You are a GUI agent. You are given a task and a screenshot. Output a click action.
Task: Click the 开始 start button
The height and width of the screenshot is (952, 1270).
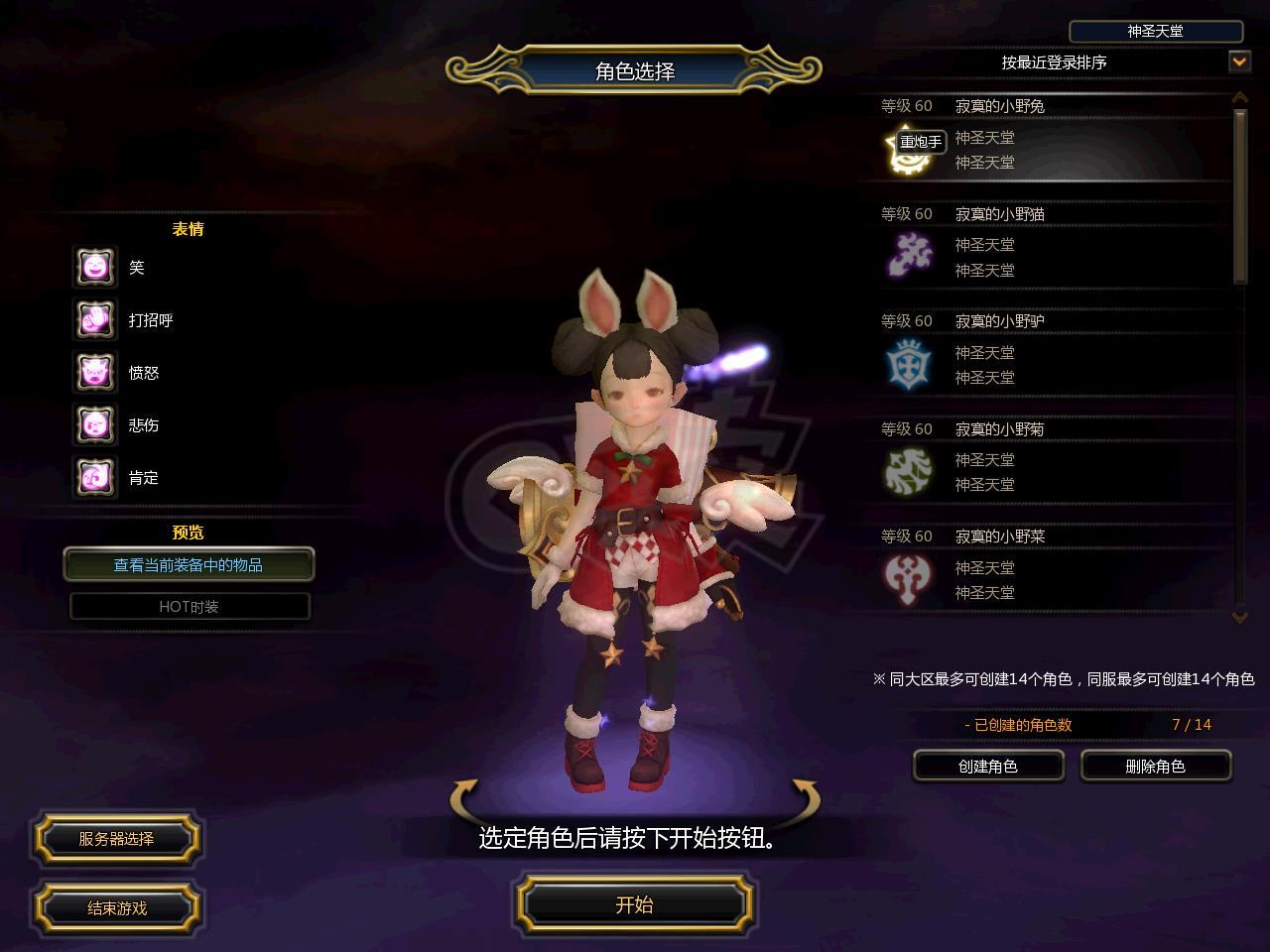pyautogui.click(x=634, y=904)
